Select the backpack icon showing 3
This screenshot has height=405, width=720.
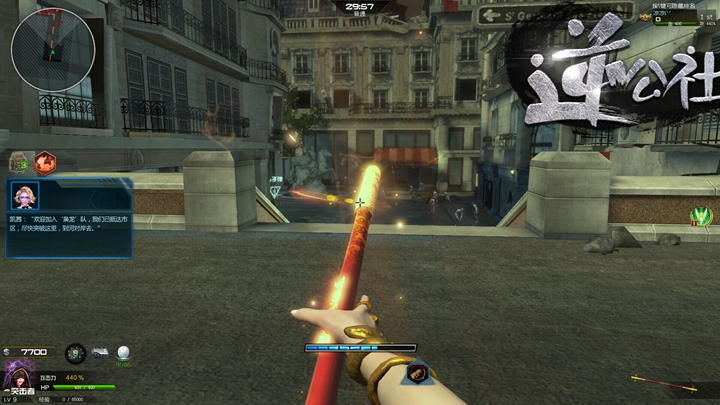[x=18, y=162]
